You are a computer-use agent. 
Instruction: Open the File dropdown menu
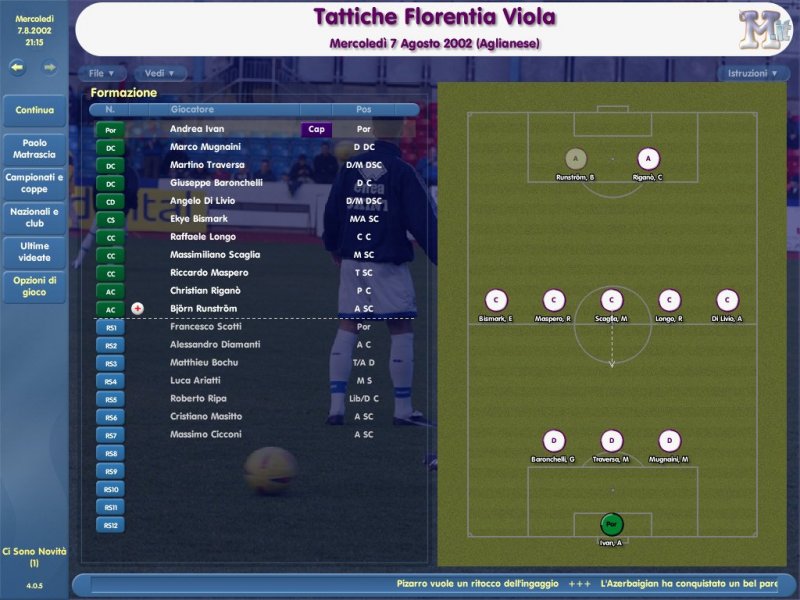tap(102, 73)
